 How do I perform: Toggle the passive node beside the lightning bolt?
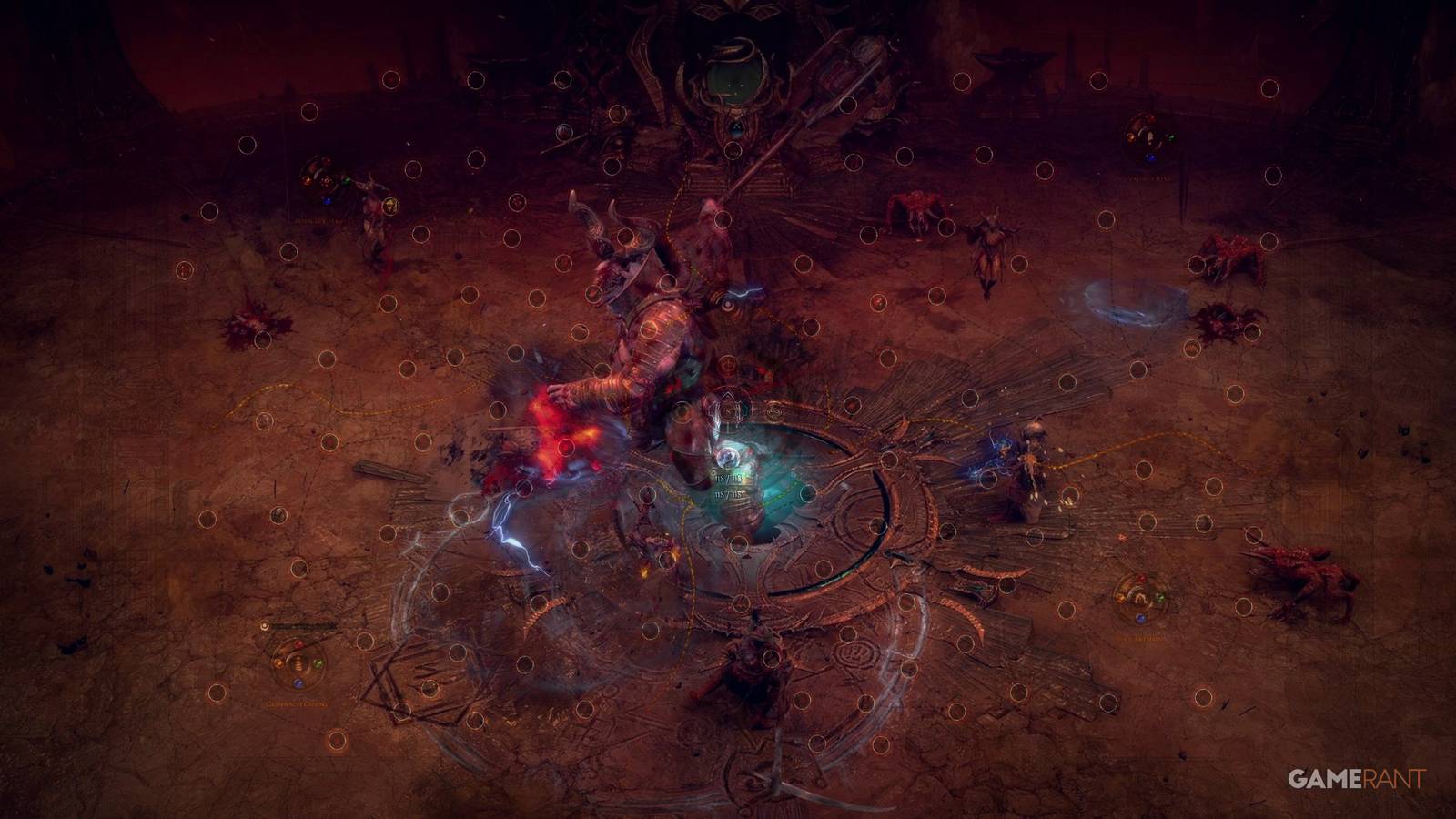click(x=524, y=489)
